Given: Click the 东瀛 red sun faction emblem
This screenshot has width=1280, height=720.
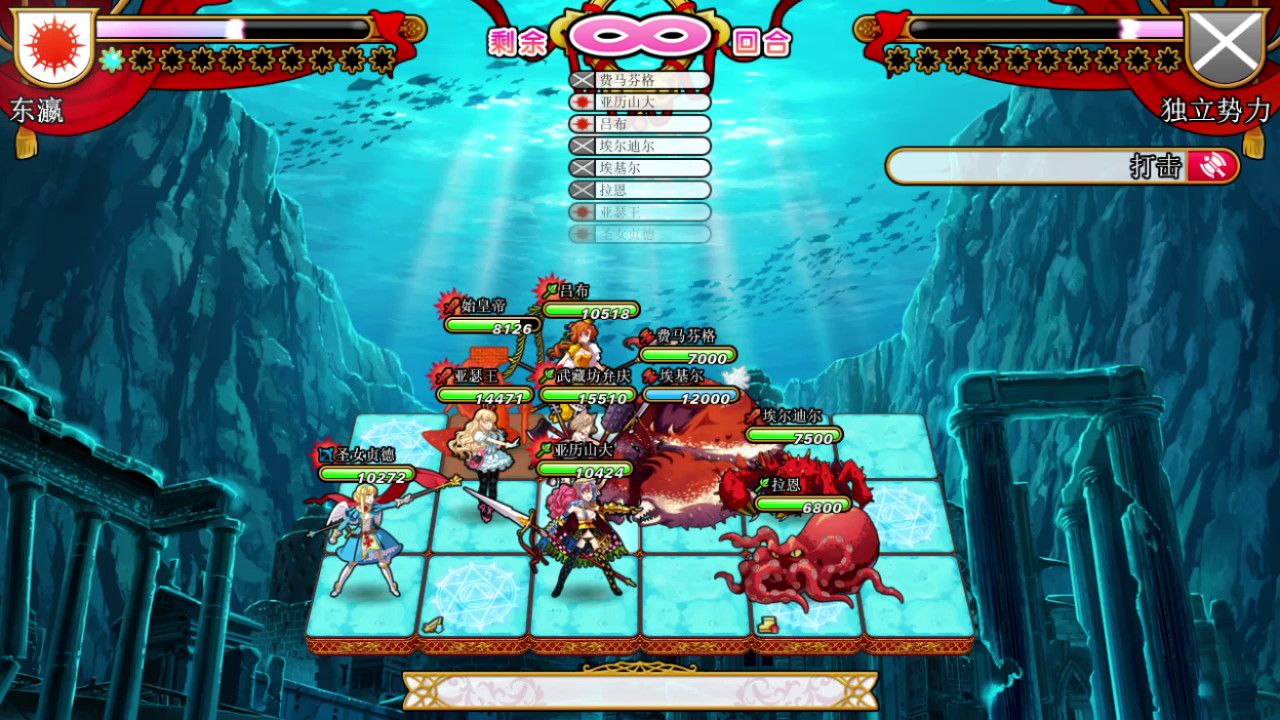Looking at the screenshot, I should pos(54,46).
